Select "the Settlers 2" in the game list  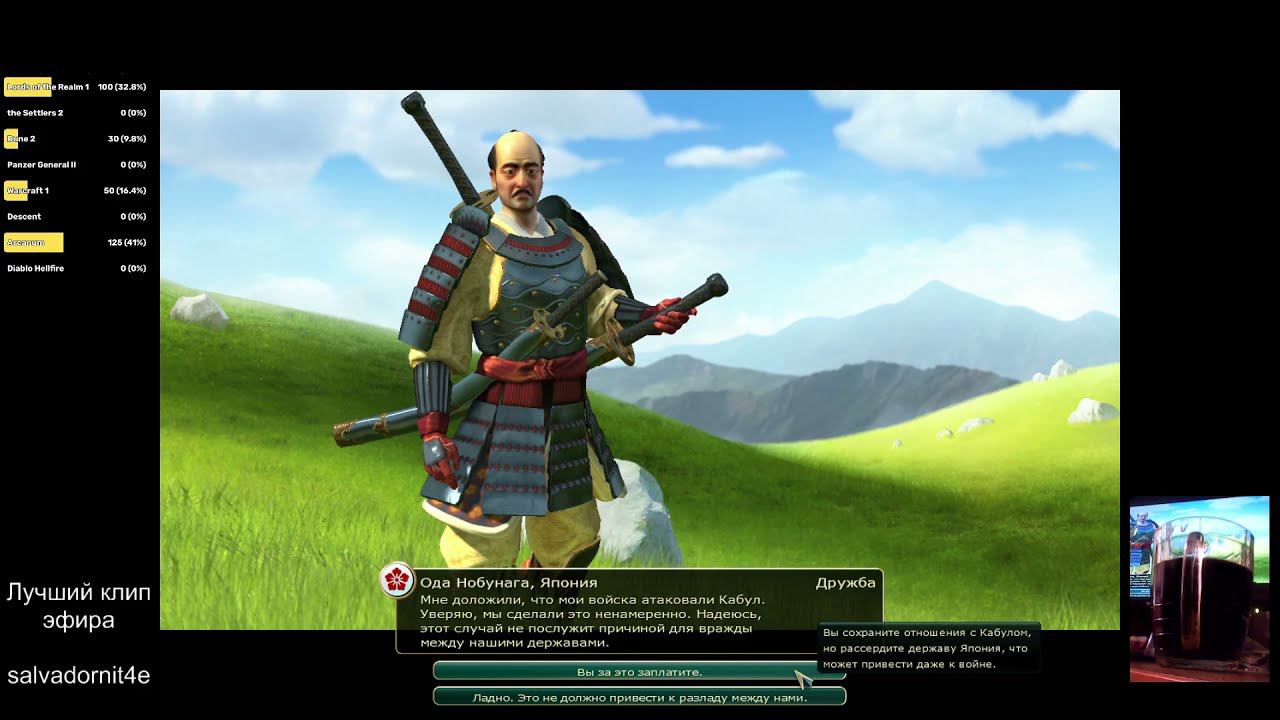coord(35,113)
